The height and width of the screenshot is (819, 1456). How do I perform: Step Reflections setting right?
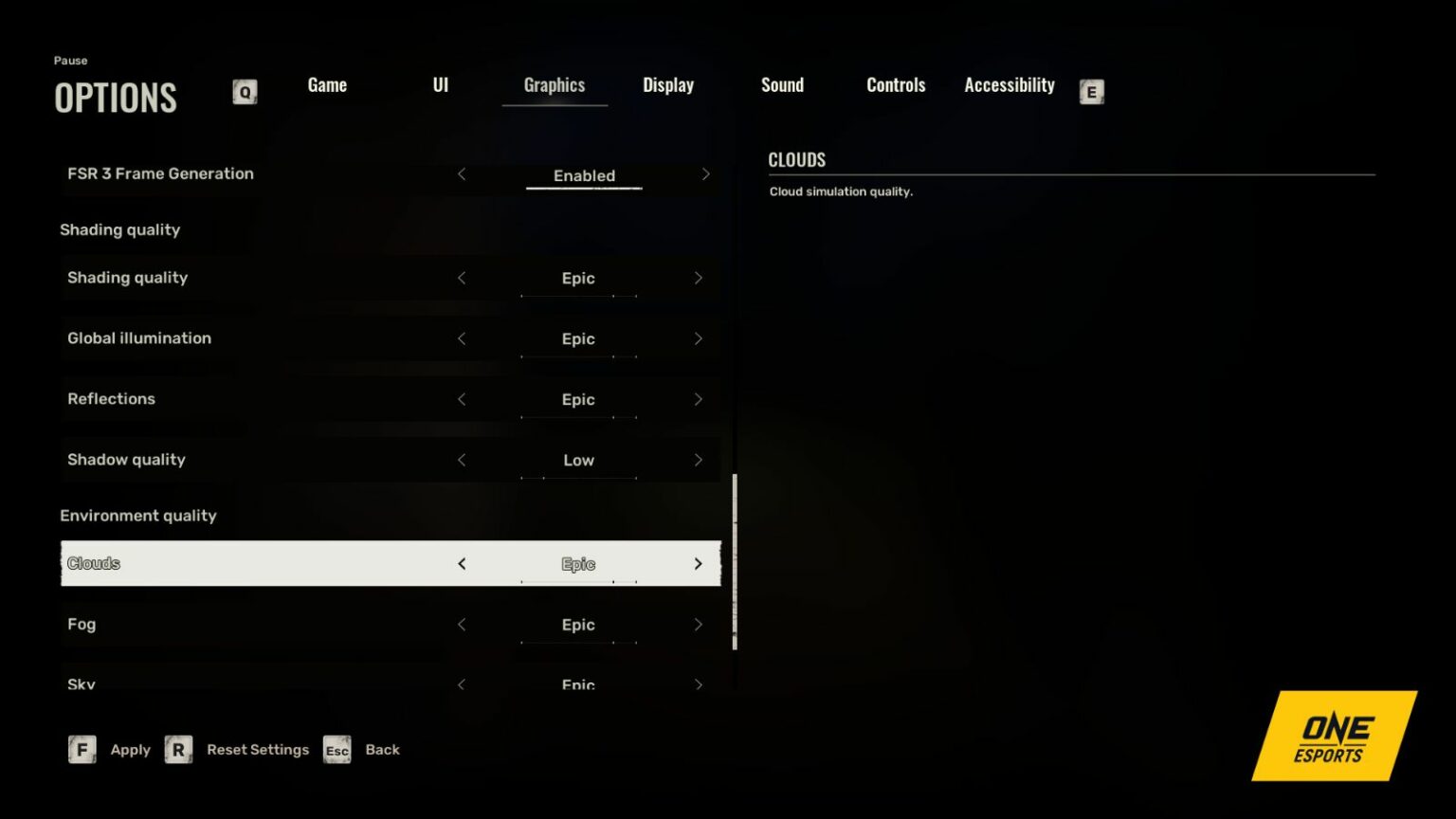(x=699, y=399)
